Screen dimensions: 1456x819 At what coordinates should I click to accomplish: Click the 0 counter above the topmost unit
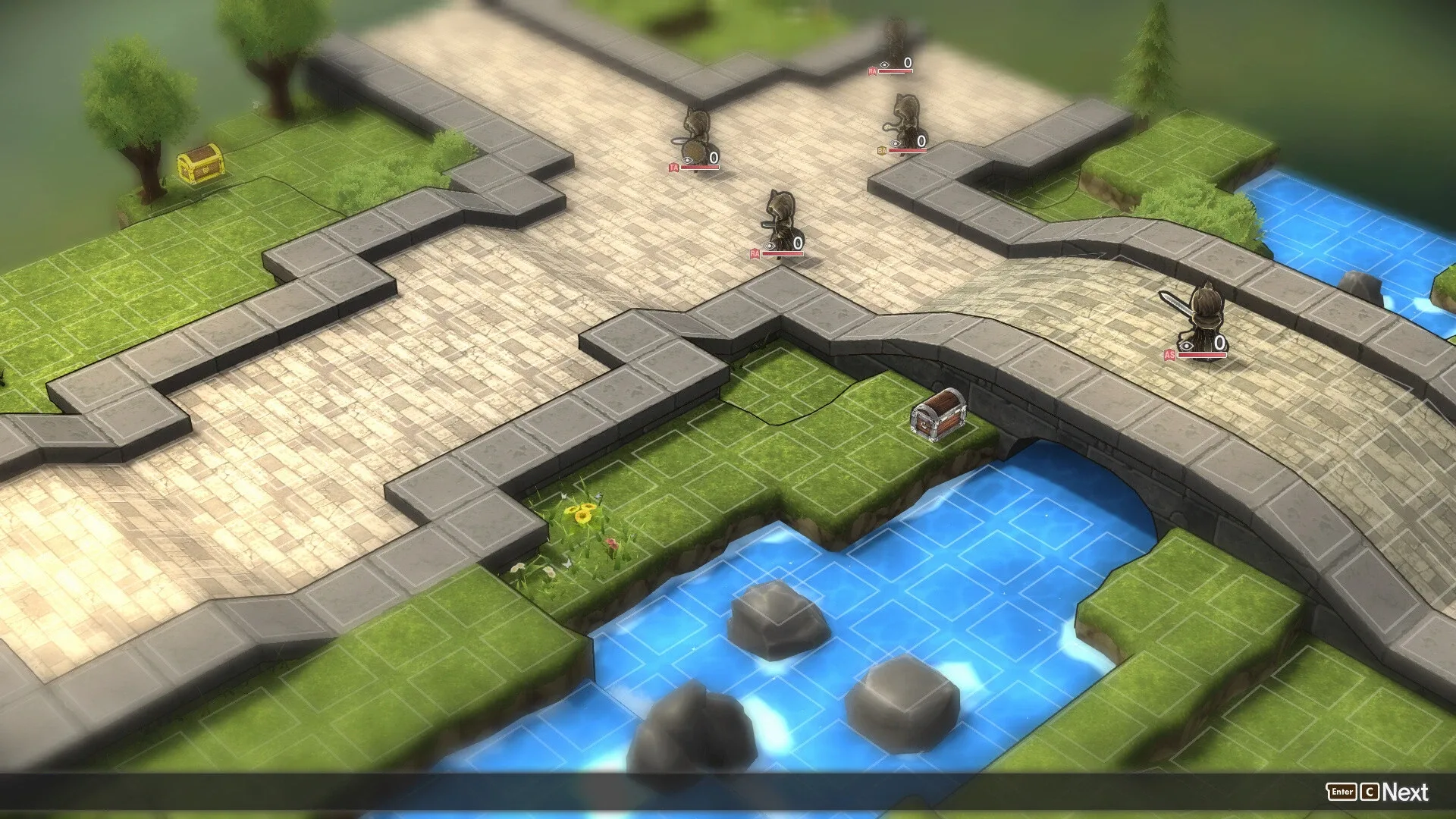[x=908, y=62]
